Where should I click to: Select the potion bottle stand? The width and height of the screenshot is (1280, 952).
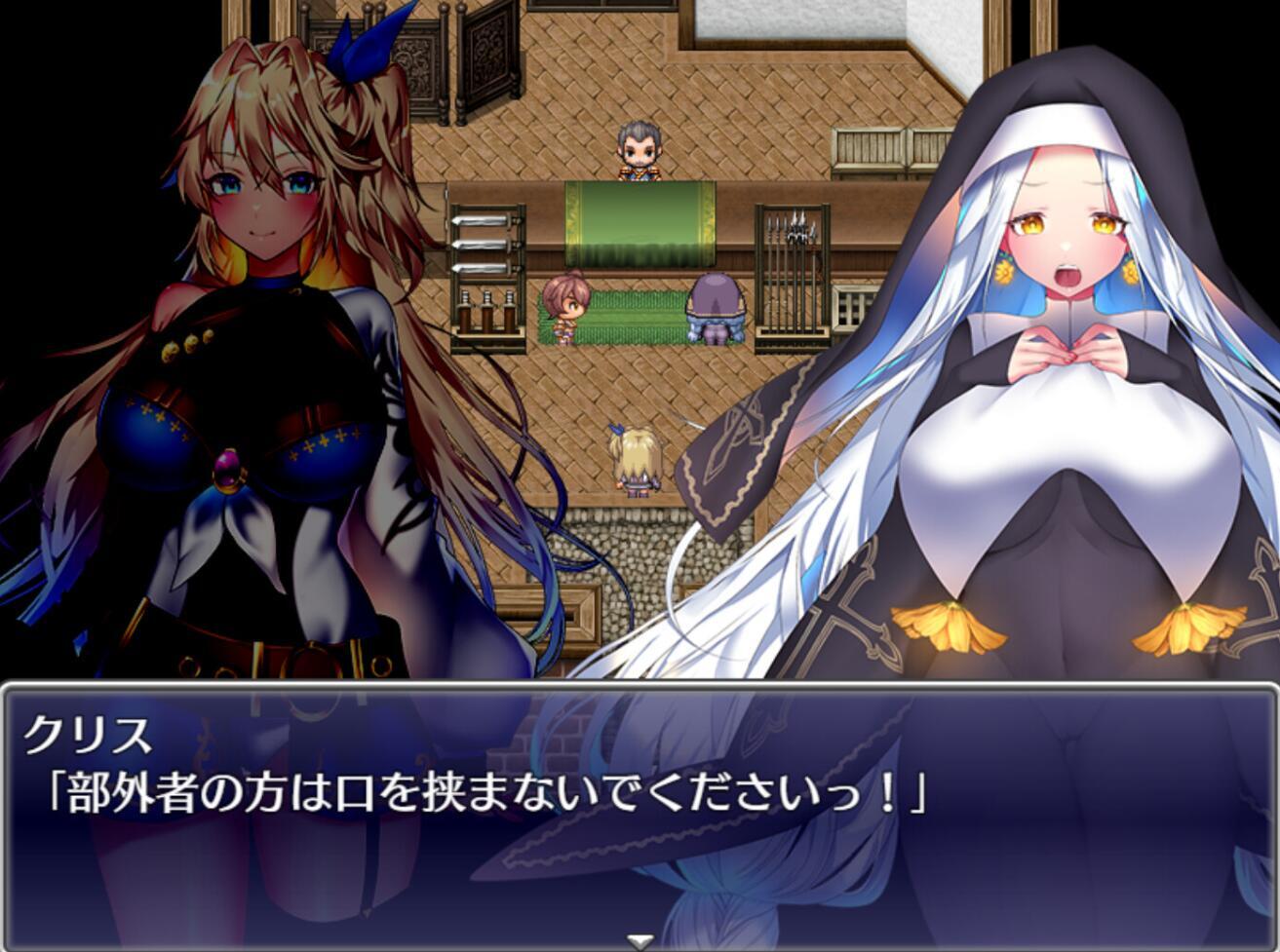click(x=487, y=312)
